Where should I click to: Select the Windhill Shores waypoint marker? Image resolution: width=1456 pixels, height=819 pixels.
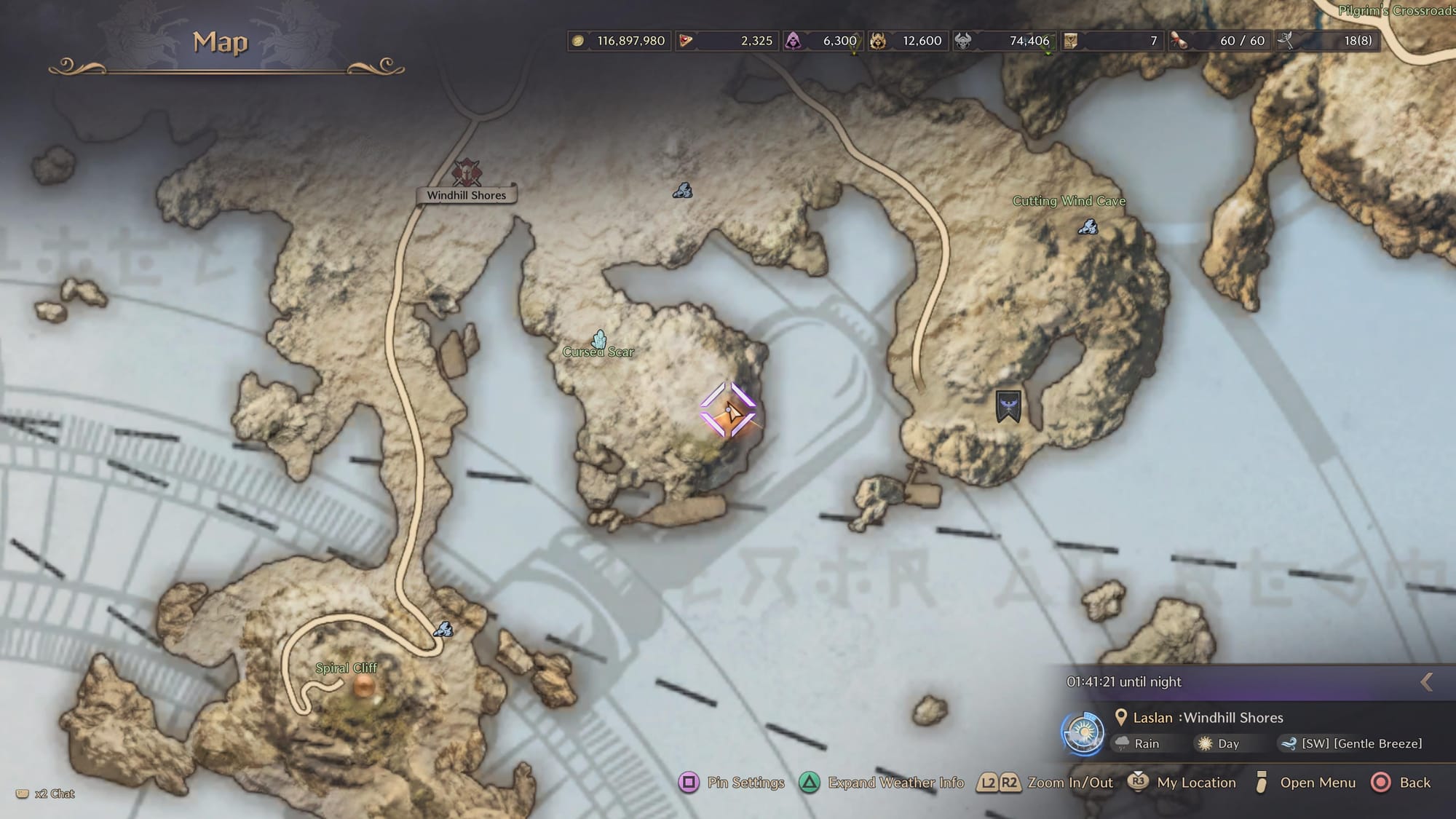[x=466, y=173]
